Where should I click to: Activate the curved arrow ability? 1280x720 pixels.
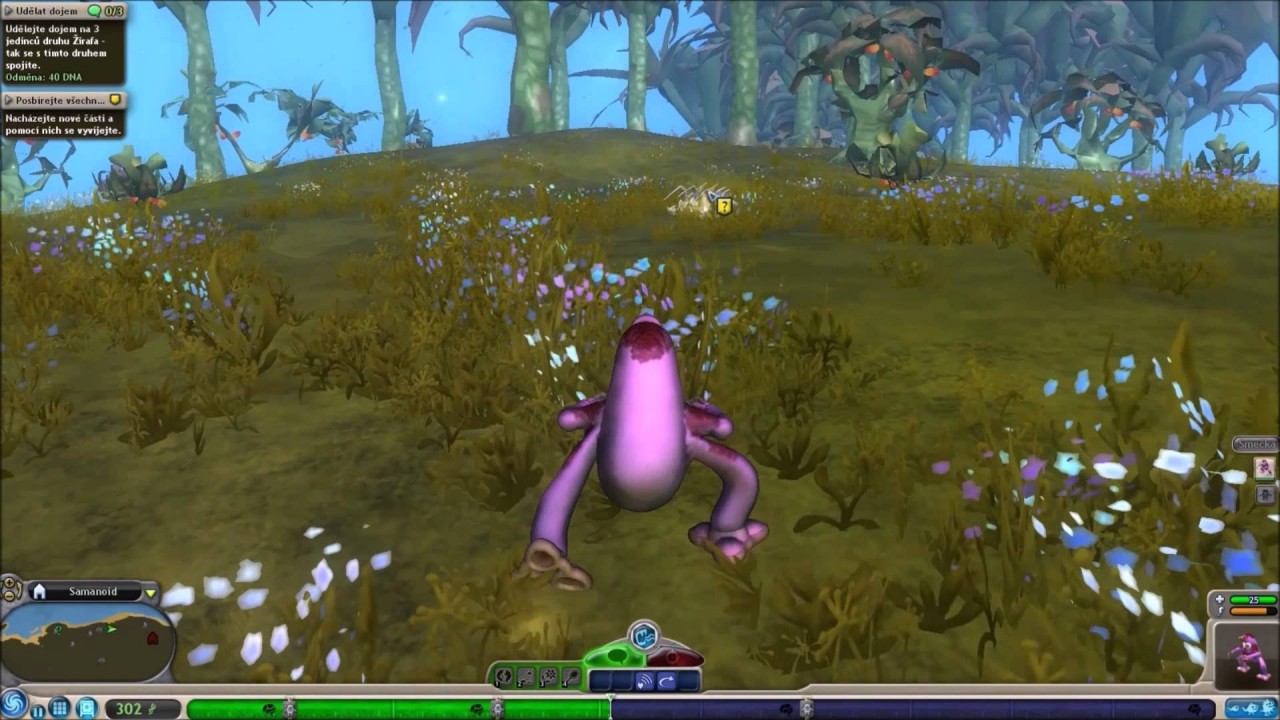click(x=667, y=681)
